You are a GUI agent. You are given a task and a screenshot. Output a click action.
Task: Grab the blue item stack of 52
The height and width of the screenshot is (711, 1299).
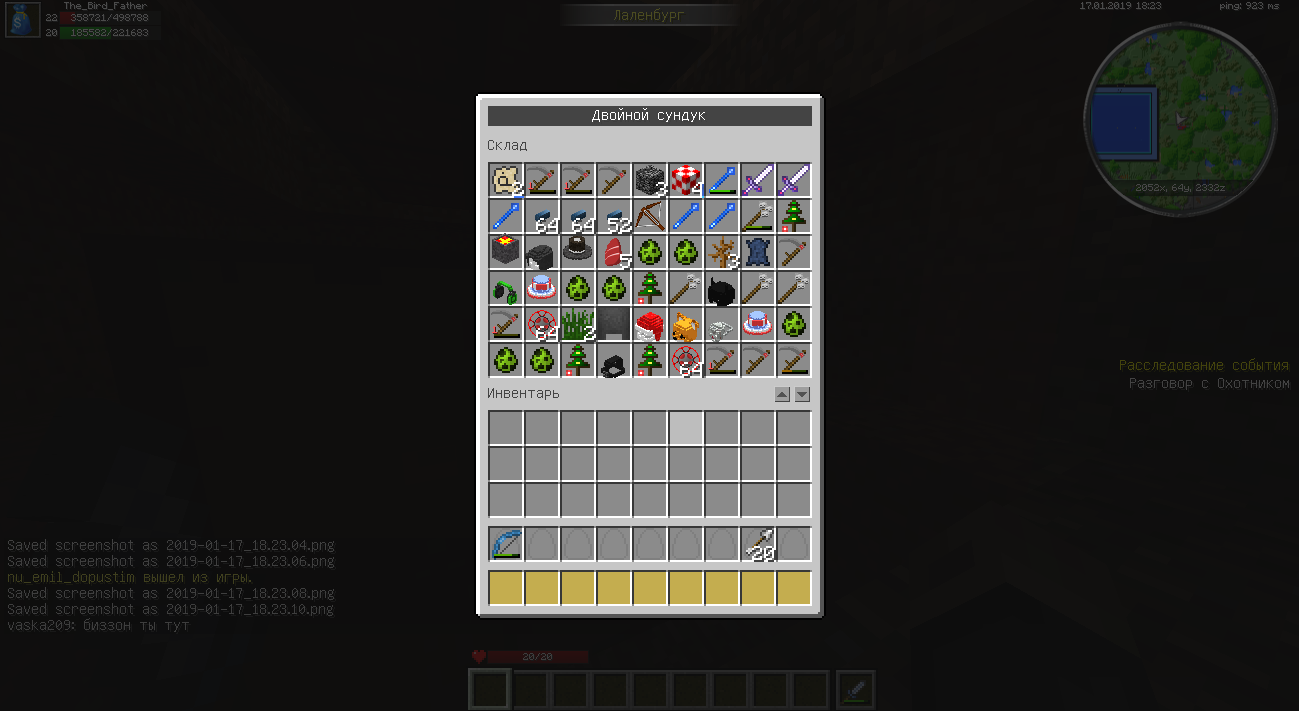tap(614, 217)
